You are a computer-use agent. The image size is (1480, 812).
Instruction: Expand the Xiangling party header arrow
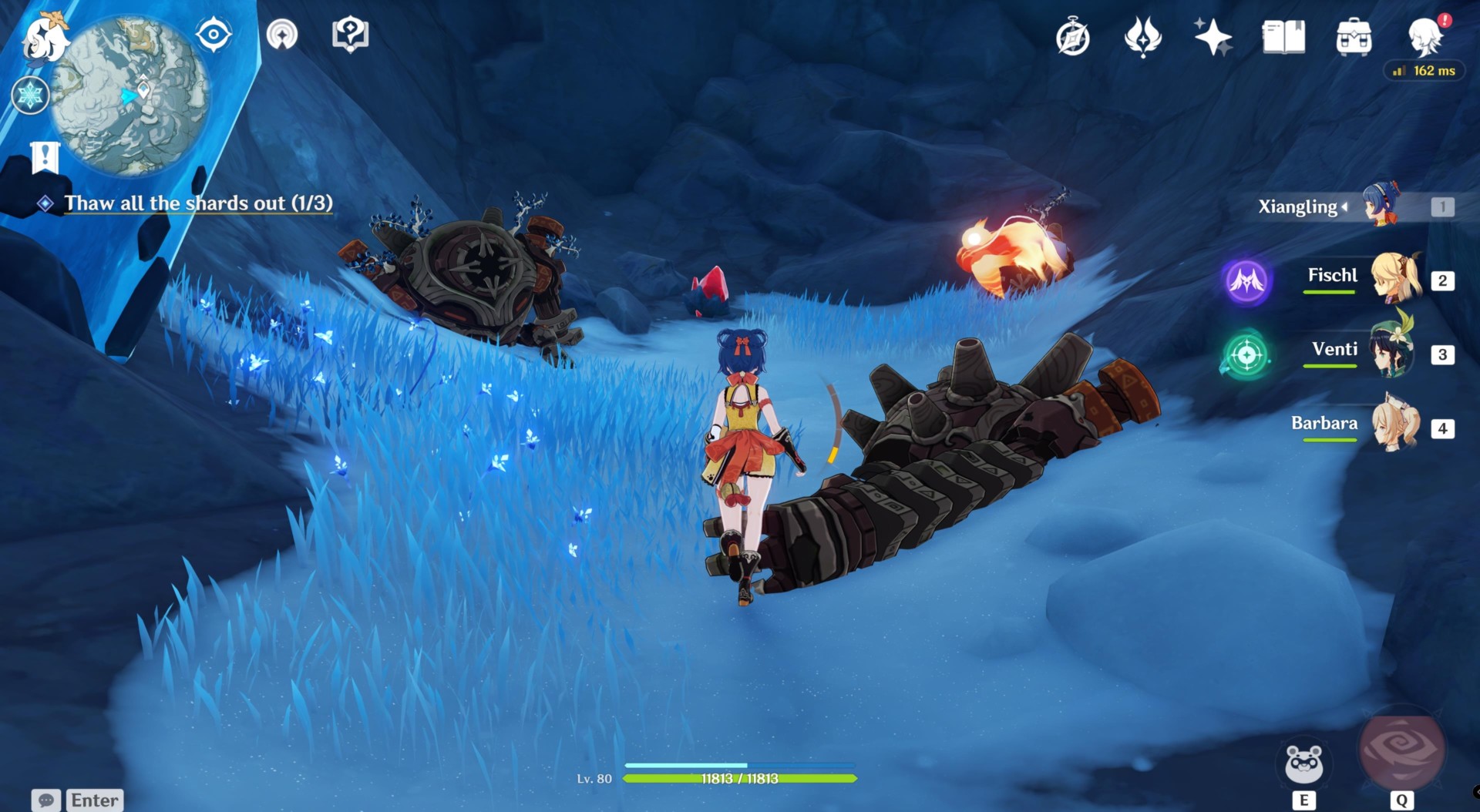click(1344, 206)
